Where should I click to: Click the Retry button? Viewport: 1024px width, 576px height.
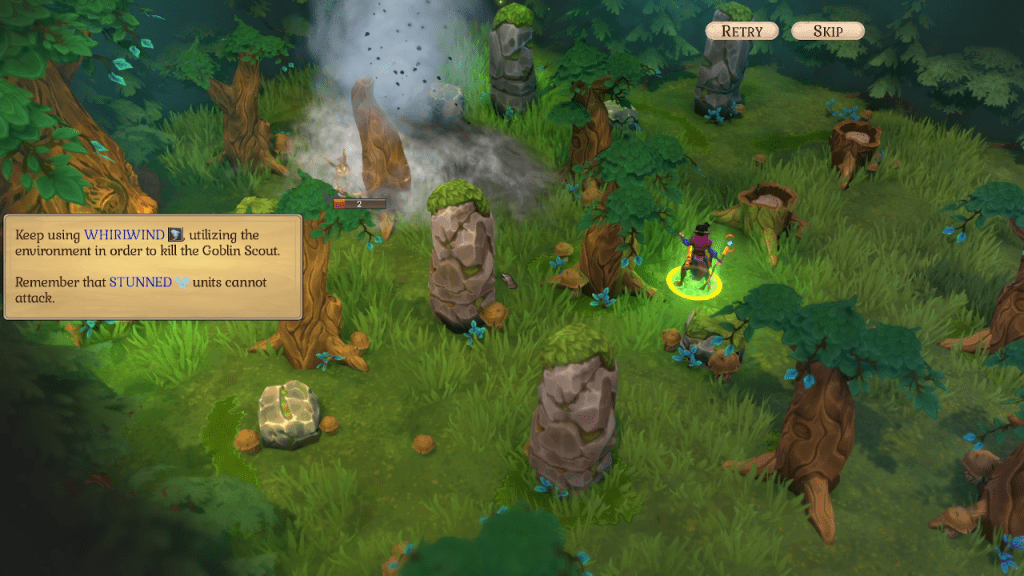742,31
